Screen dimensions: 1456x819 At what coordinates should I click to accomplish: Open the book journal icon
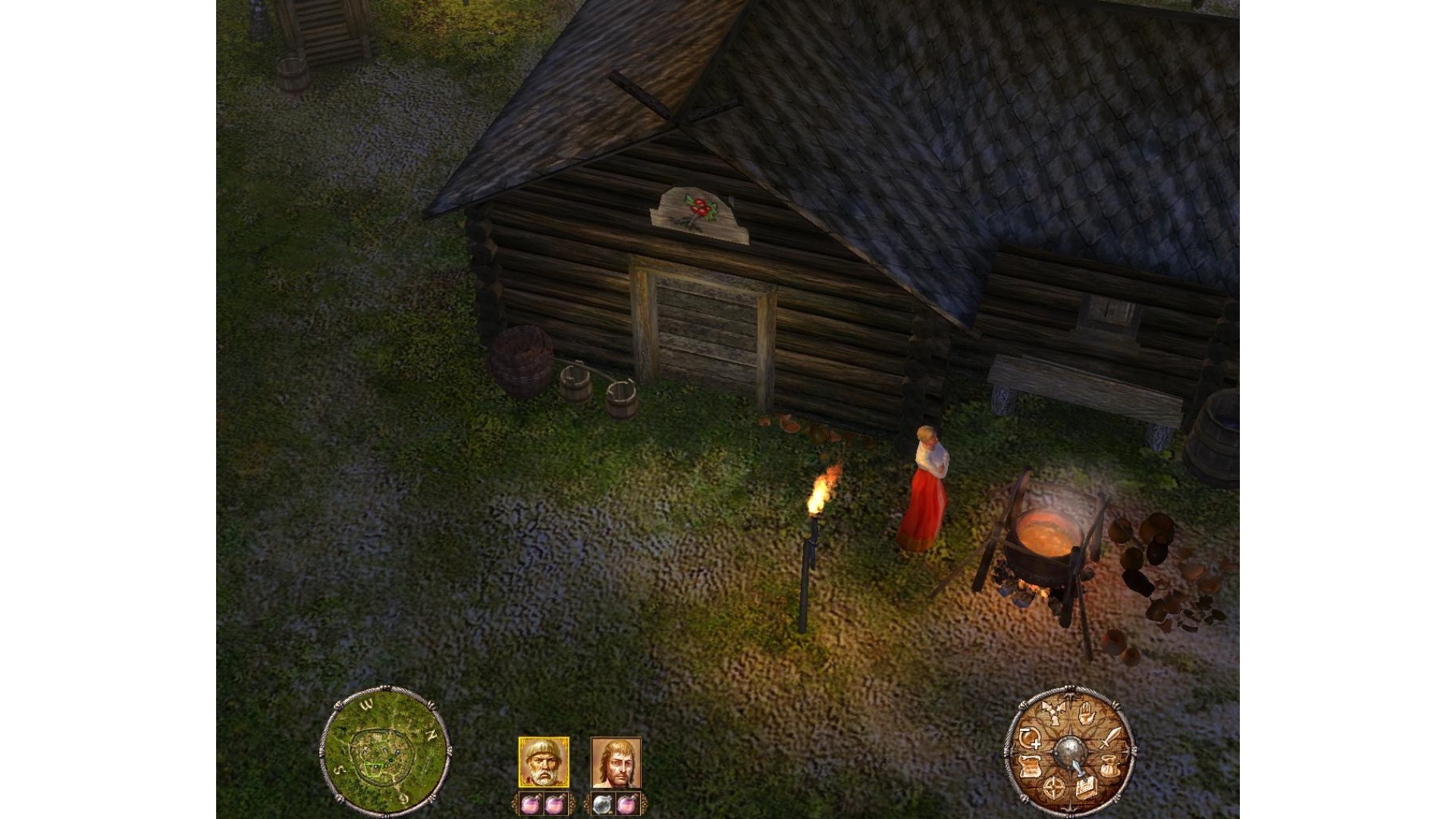(1085, 786)
